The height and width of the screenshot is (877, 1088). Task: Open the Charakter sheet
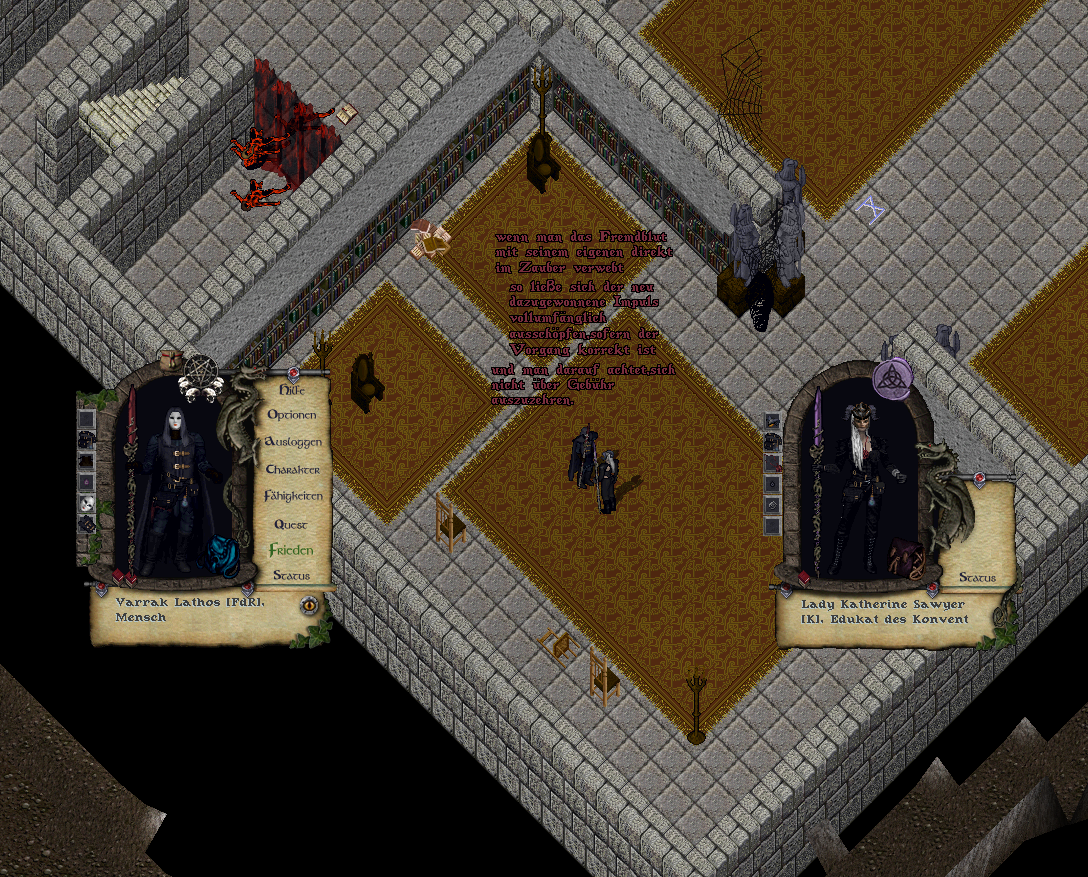(x=293, y=469)
